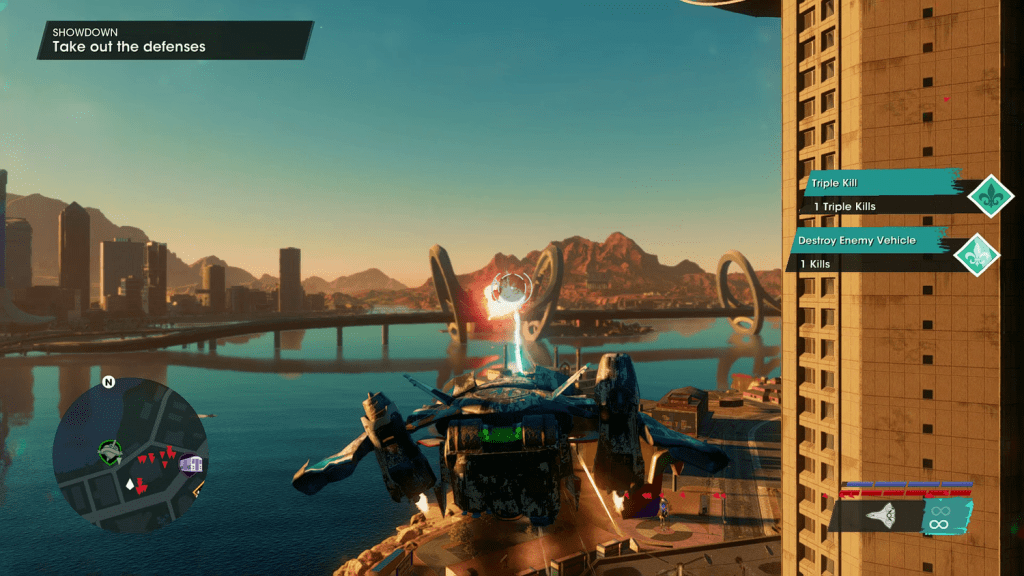Screen dimensions: 1024x576
Task: Click the purple building marker on minimap
Action: click(191, 463)
